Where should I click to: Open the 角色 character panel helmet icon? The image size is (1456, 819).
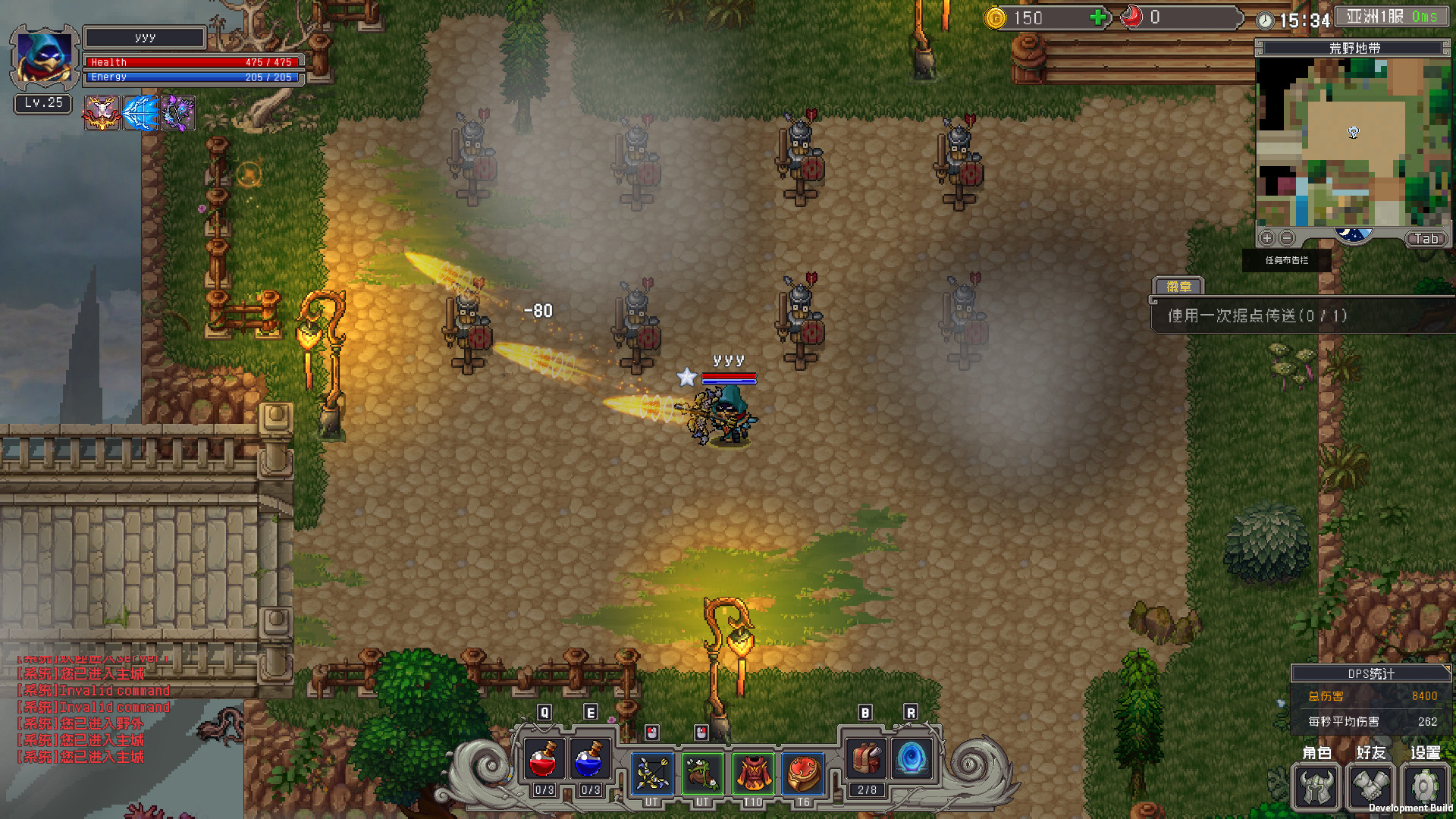pyautogui.click(x=1316, y=787)
